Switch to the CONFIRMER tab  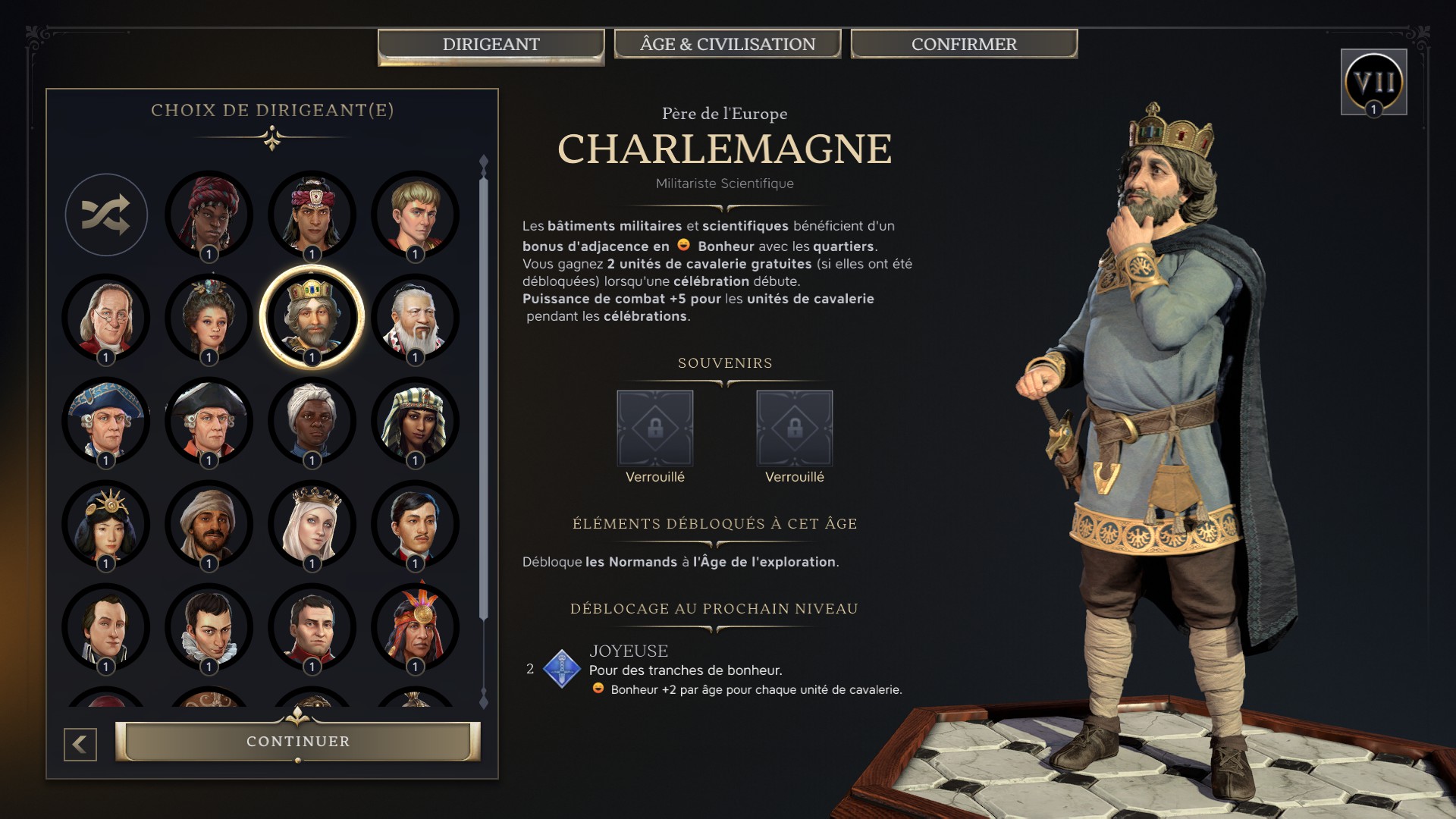pyautogui.click(x=962, y=44)
